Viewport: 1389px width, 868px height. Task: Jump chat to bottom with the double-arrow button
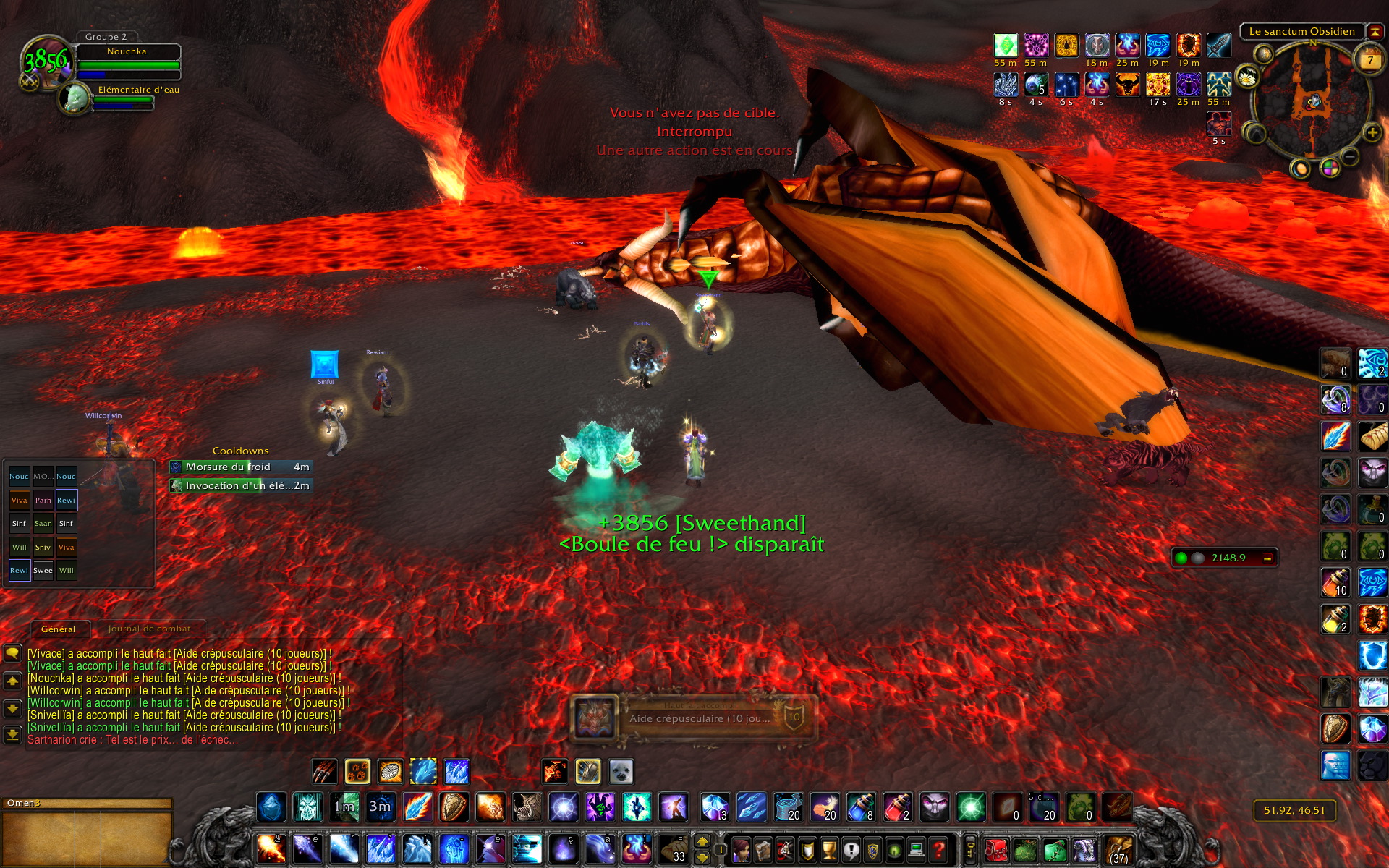12,735
